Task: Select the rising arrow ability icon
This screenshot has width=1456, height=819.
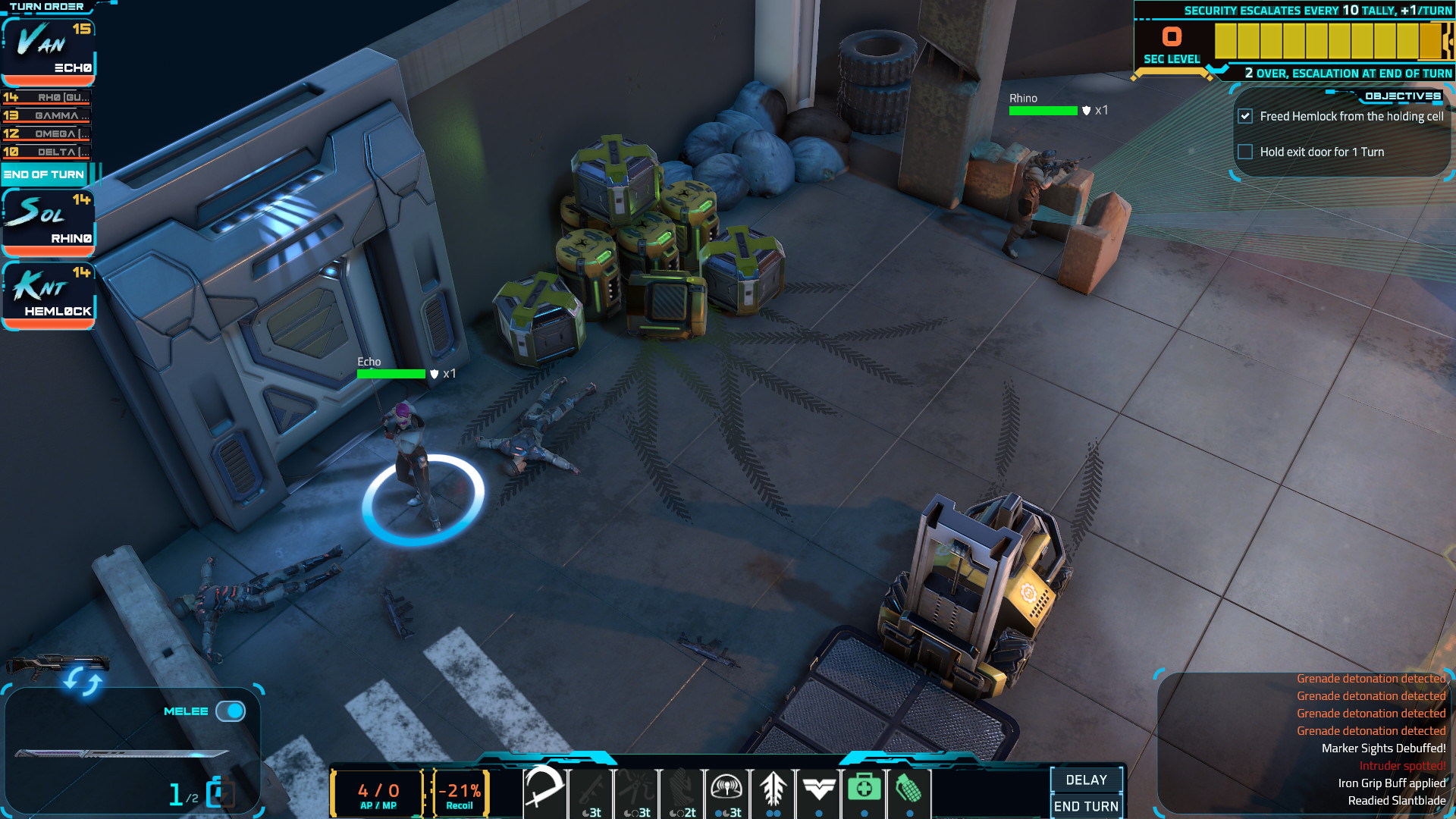Action: tap(773, 789)
